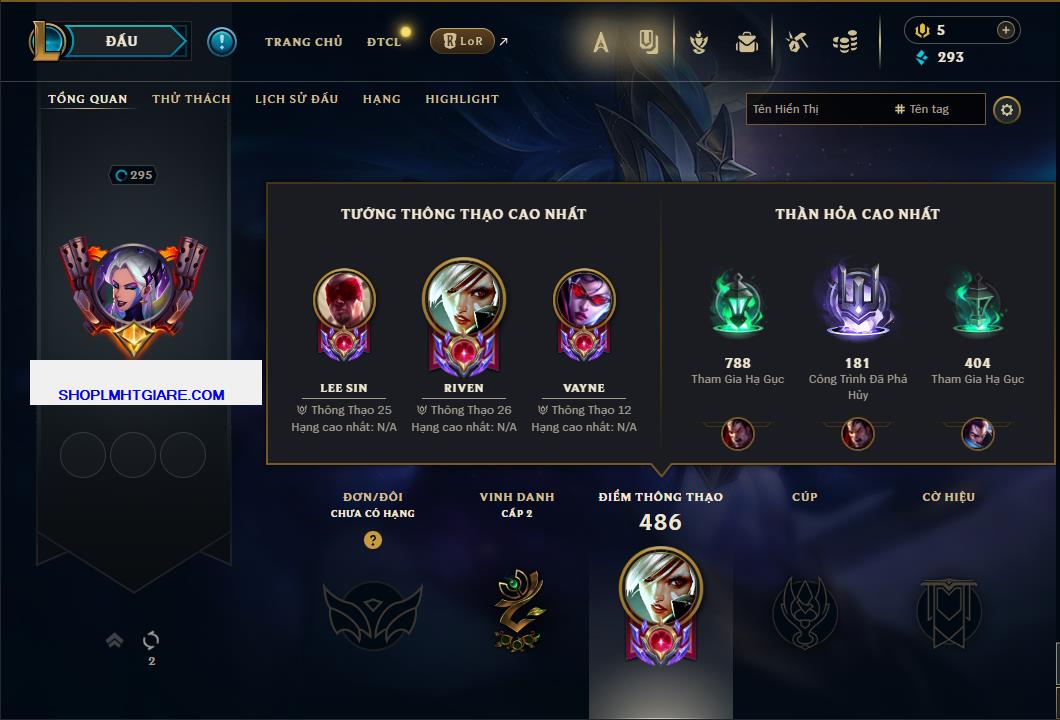Switch to the HẠNG tab
This screenshot has height=720, width=1060.
(x=381, y=99)
